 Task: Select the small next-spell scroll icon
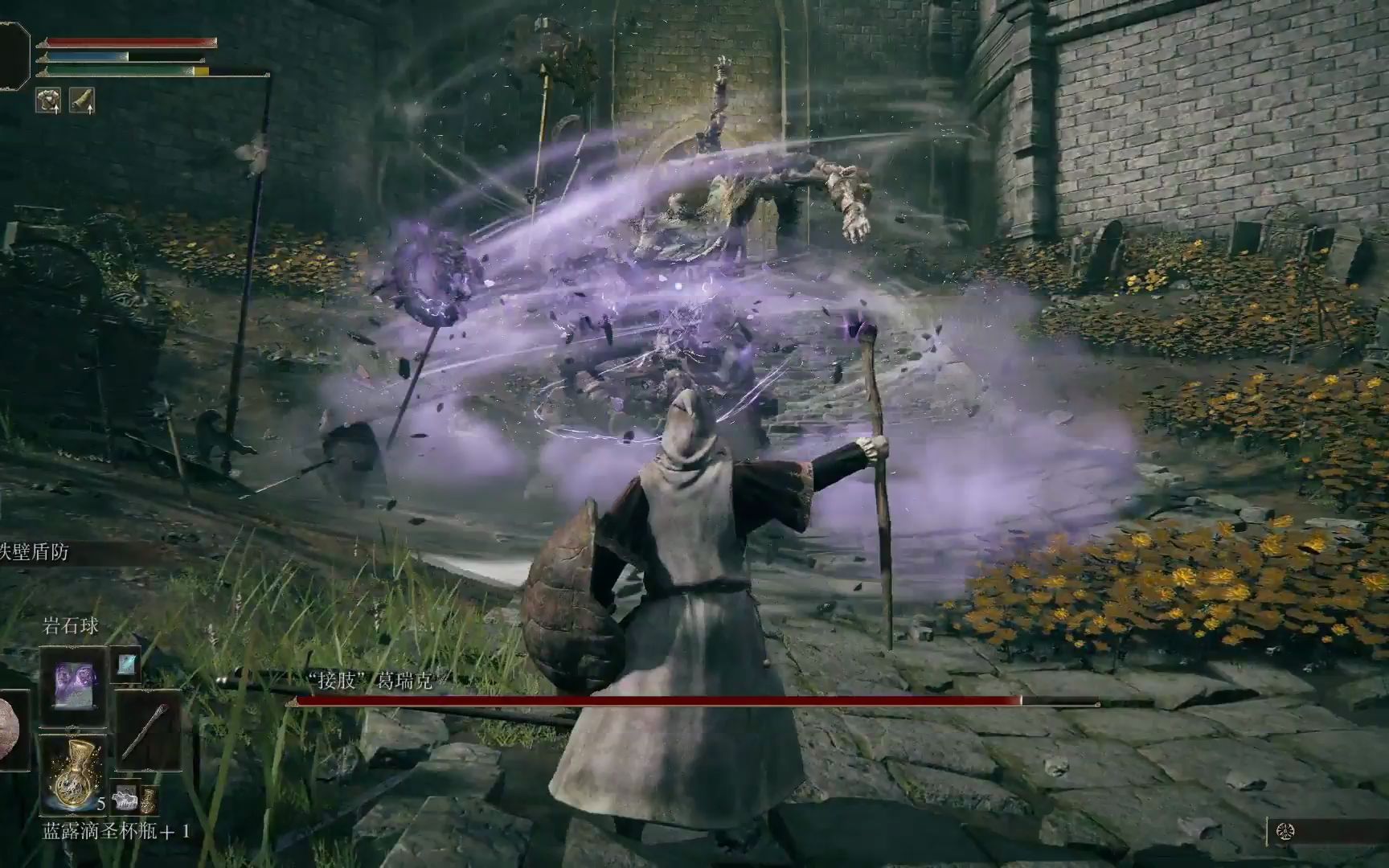coord(127,664)
